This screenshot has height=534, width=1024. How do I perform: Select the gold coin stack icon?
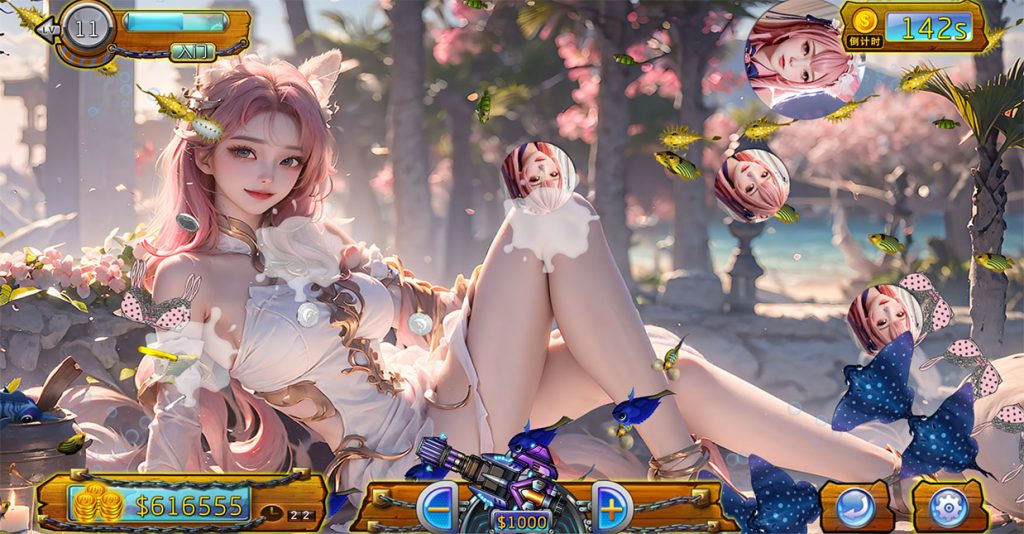coord(97,503)
